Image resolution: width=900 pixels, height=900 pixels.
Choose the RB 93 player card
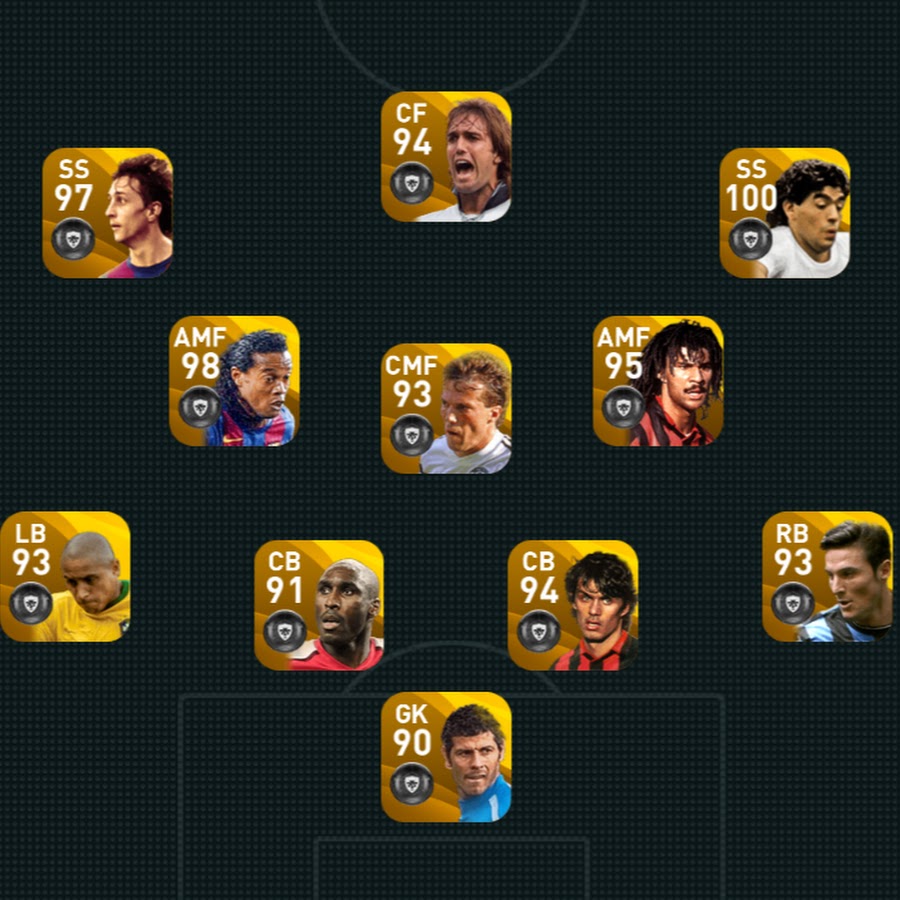coord(827,577)
